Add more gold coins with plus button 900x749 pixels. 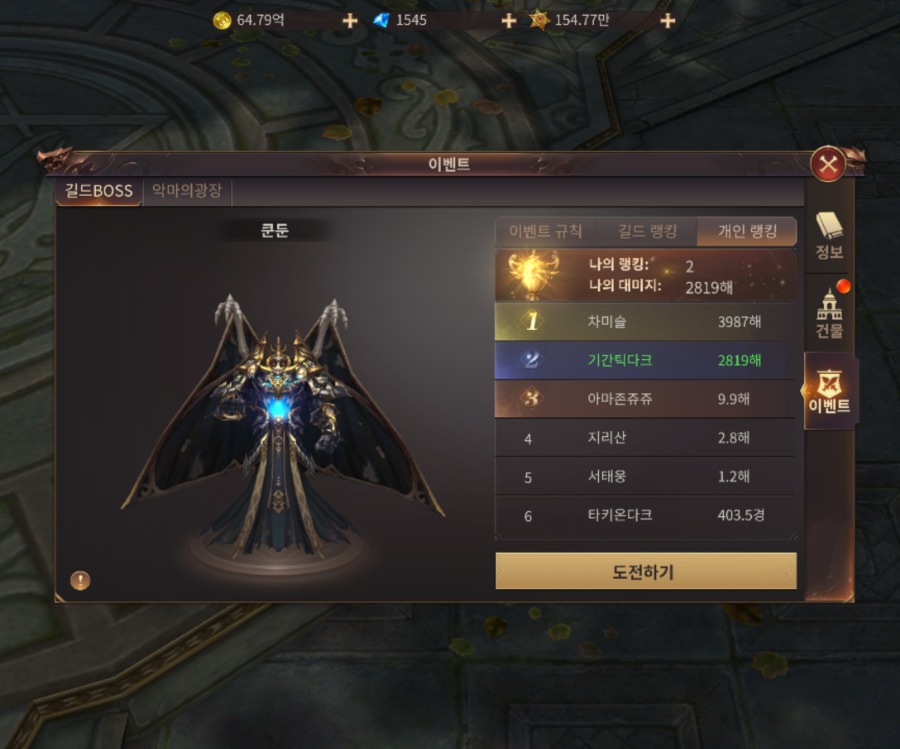click(x=350, y=20)
